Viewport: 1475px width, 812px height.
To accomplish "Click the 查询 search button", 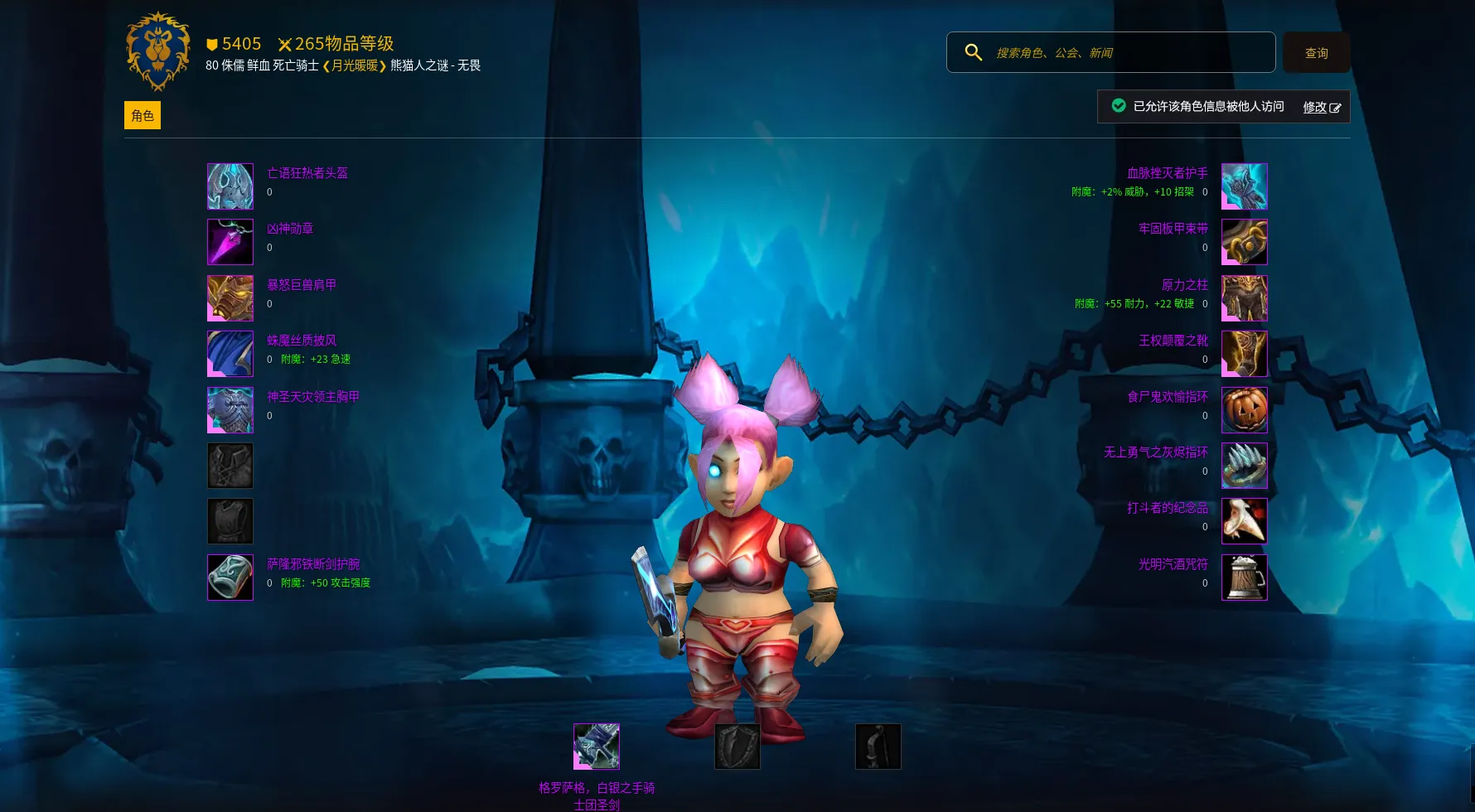I will (1316, 53).
